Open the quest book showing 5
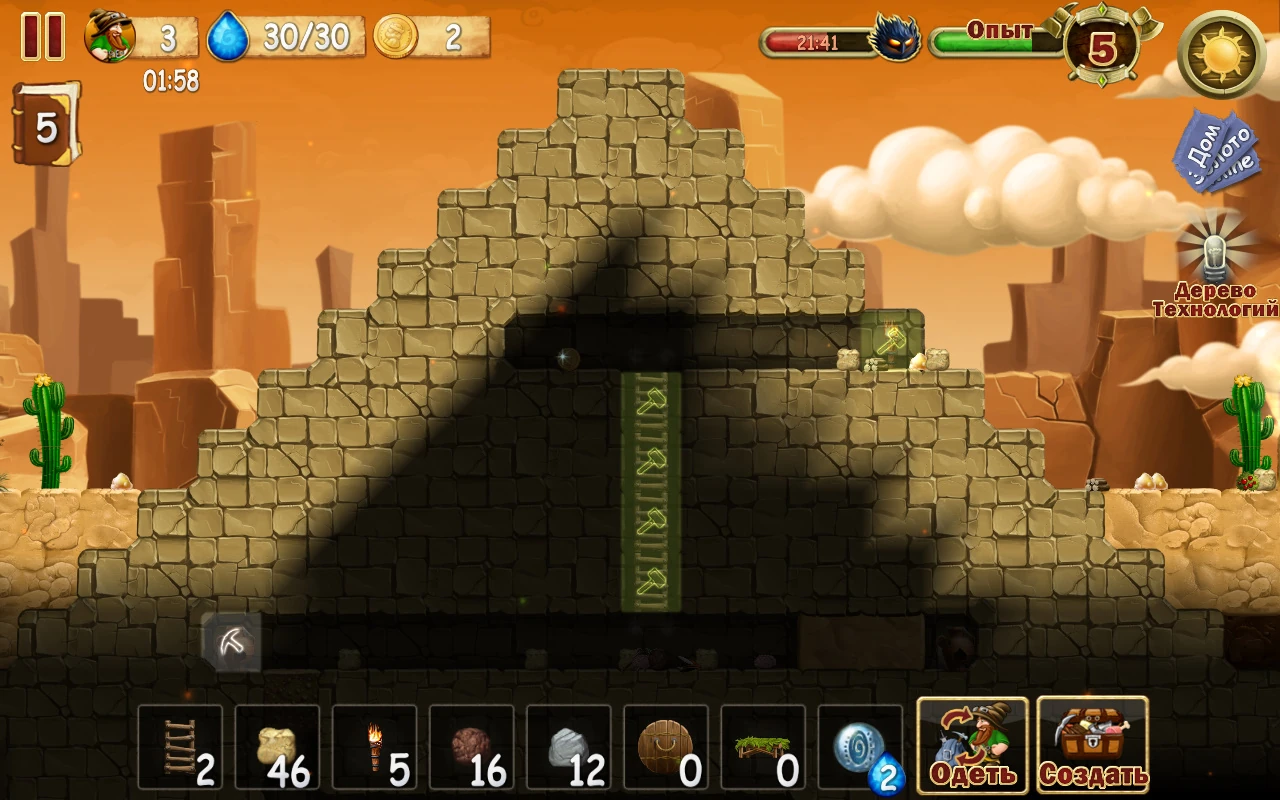This screenshot has width=1280, height=800. [x=45, y=126]
